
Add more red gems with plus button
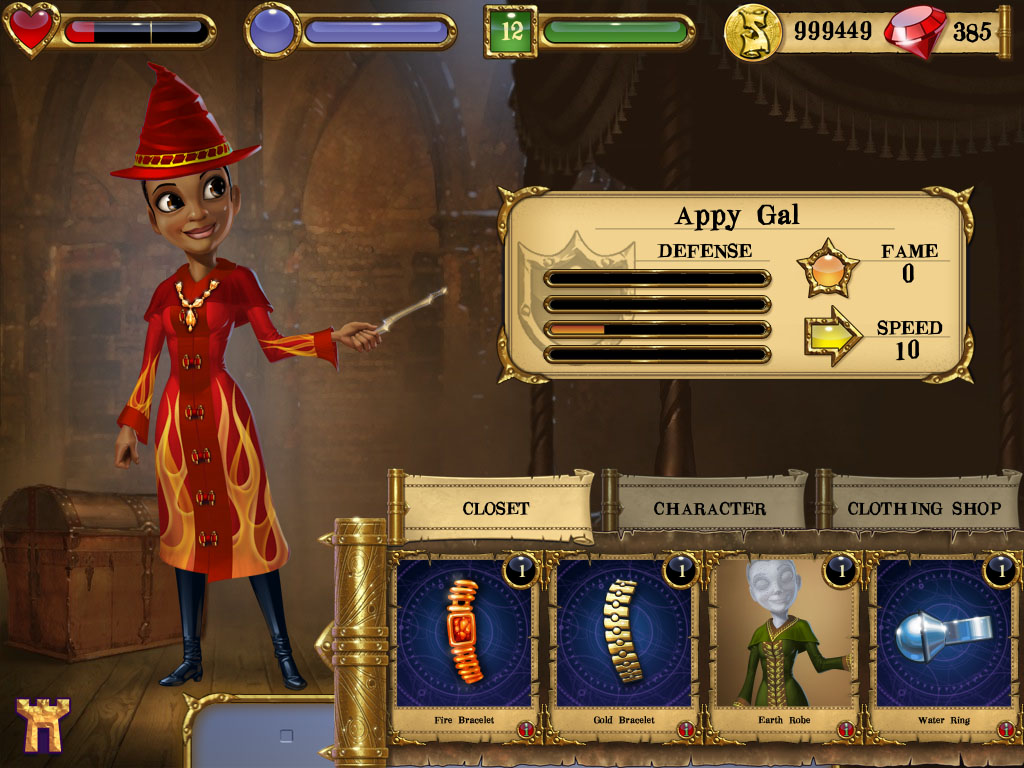pyautogui.click(x=1004, y=30)
